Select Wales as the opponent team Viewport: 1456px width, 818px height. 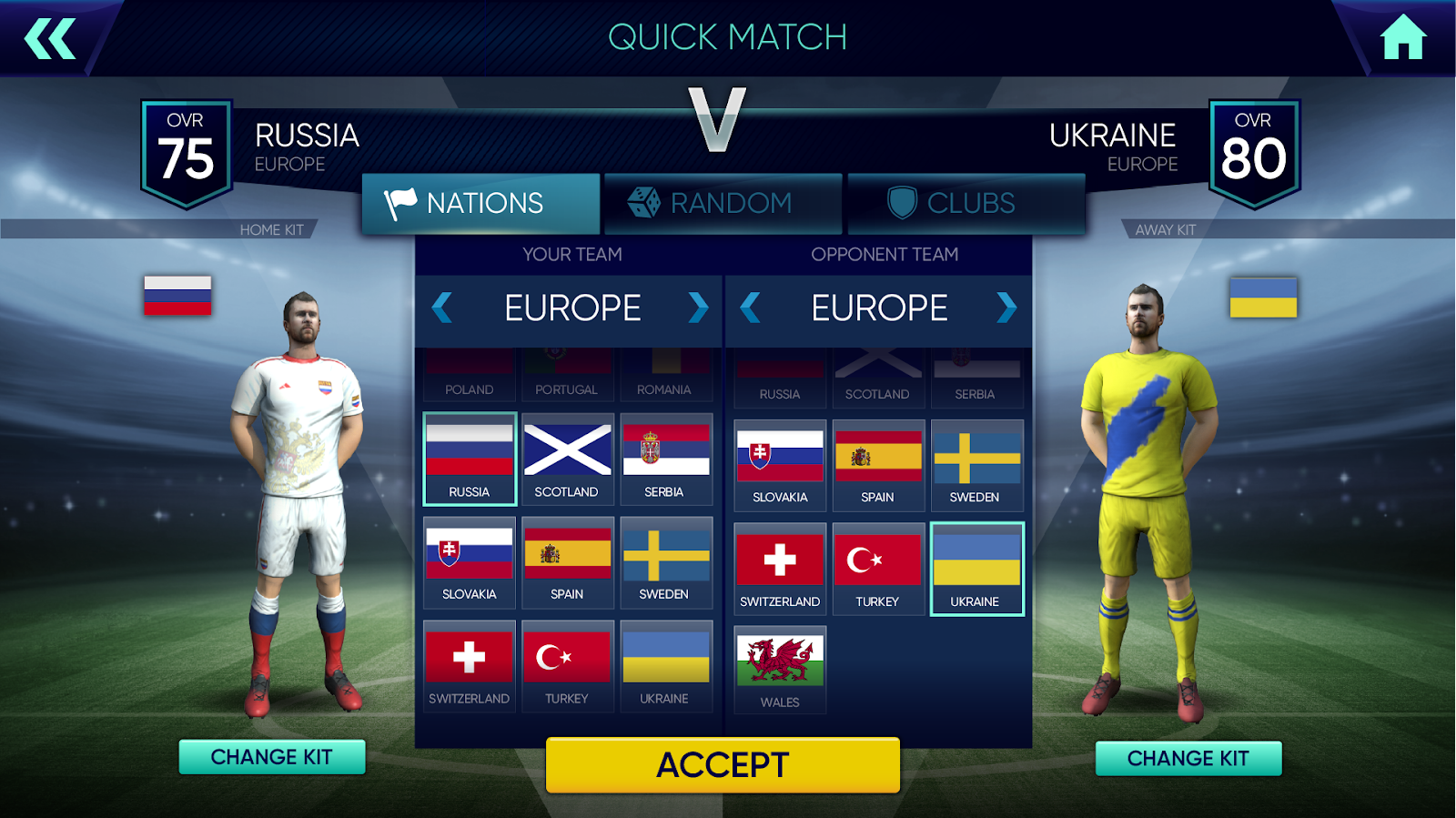[780, 669]
